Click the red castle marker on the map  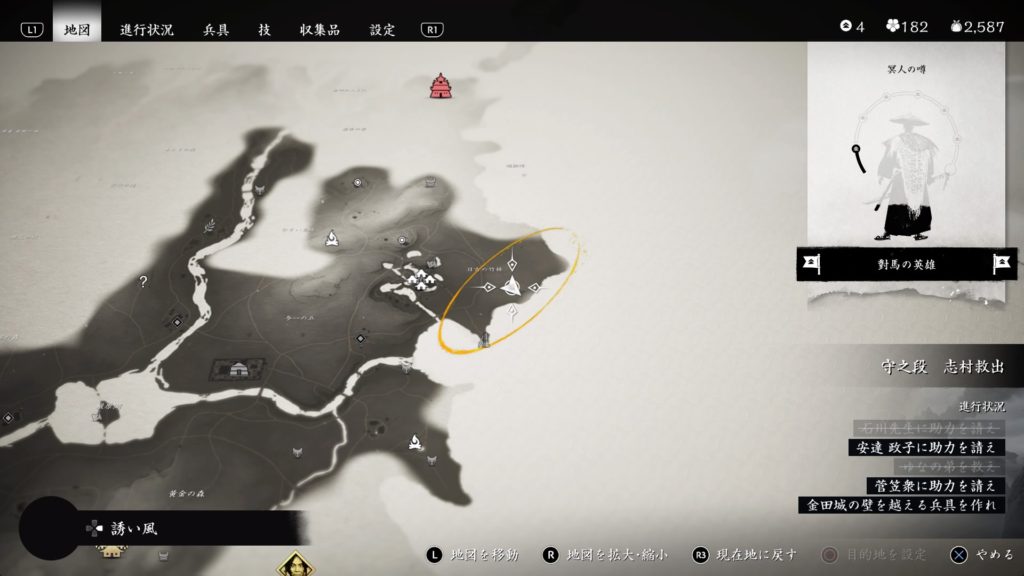(x=440, y=87)
